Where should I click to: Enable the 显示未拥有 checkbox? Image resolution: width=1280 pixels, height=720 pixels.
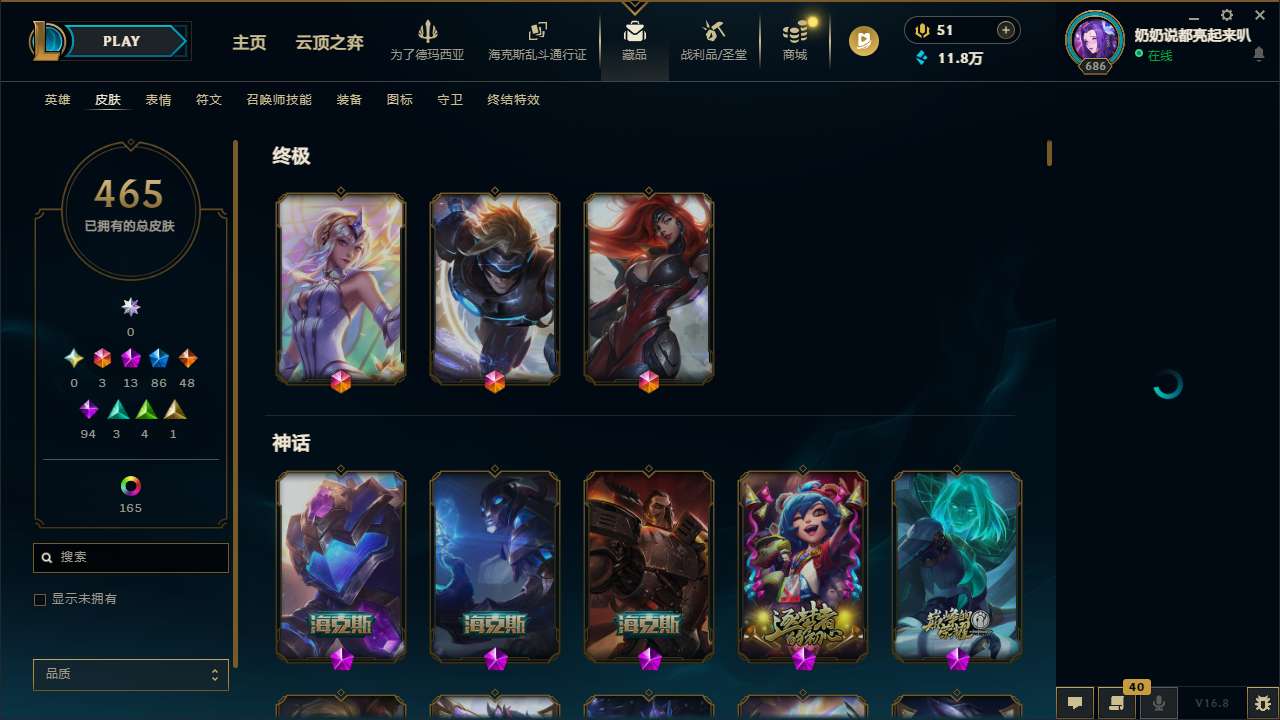[40, 599]
